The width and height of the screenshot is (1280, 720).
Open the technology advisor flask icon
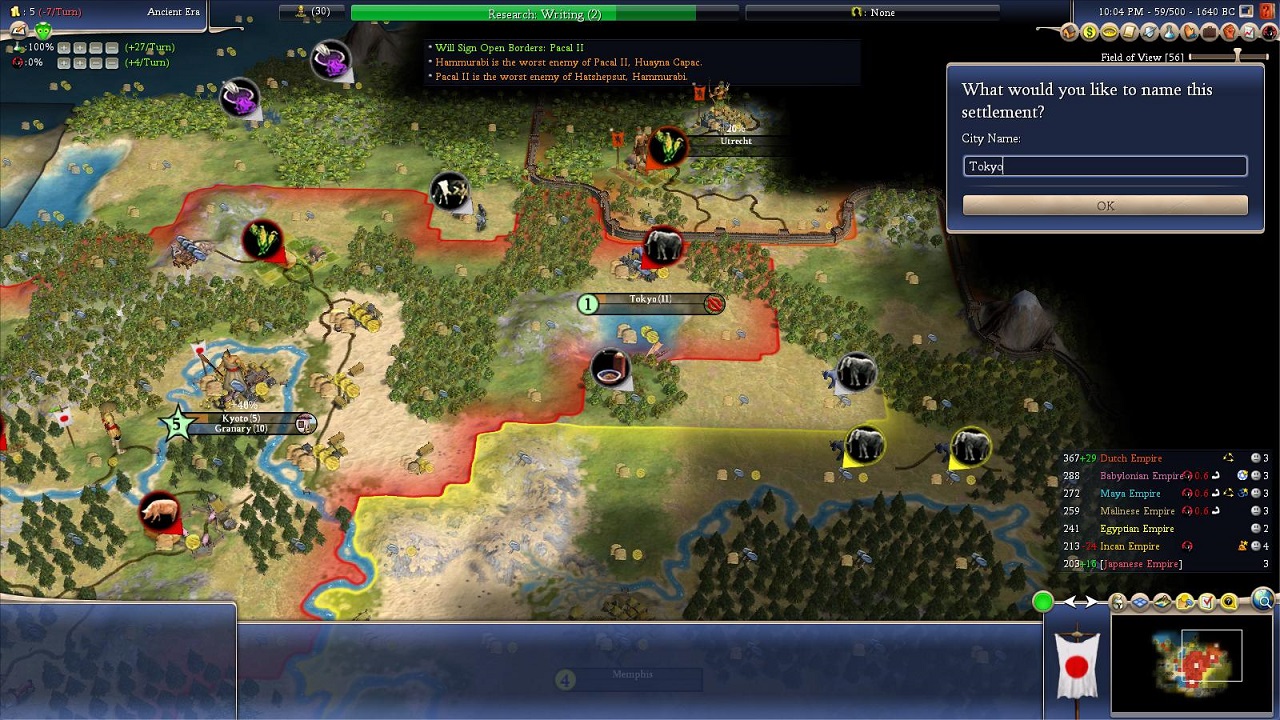(x=1169, y=32)
